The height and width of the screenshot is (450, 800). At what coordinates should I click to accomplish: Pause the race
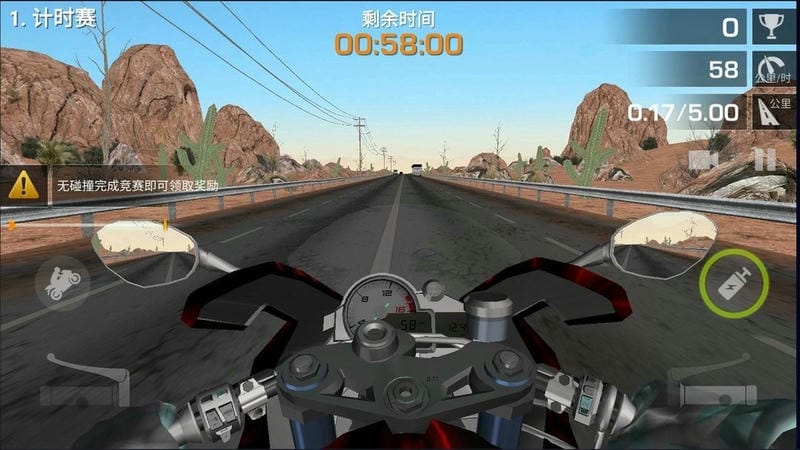[x=764, y=160]
